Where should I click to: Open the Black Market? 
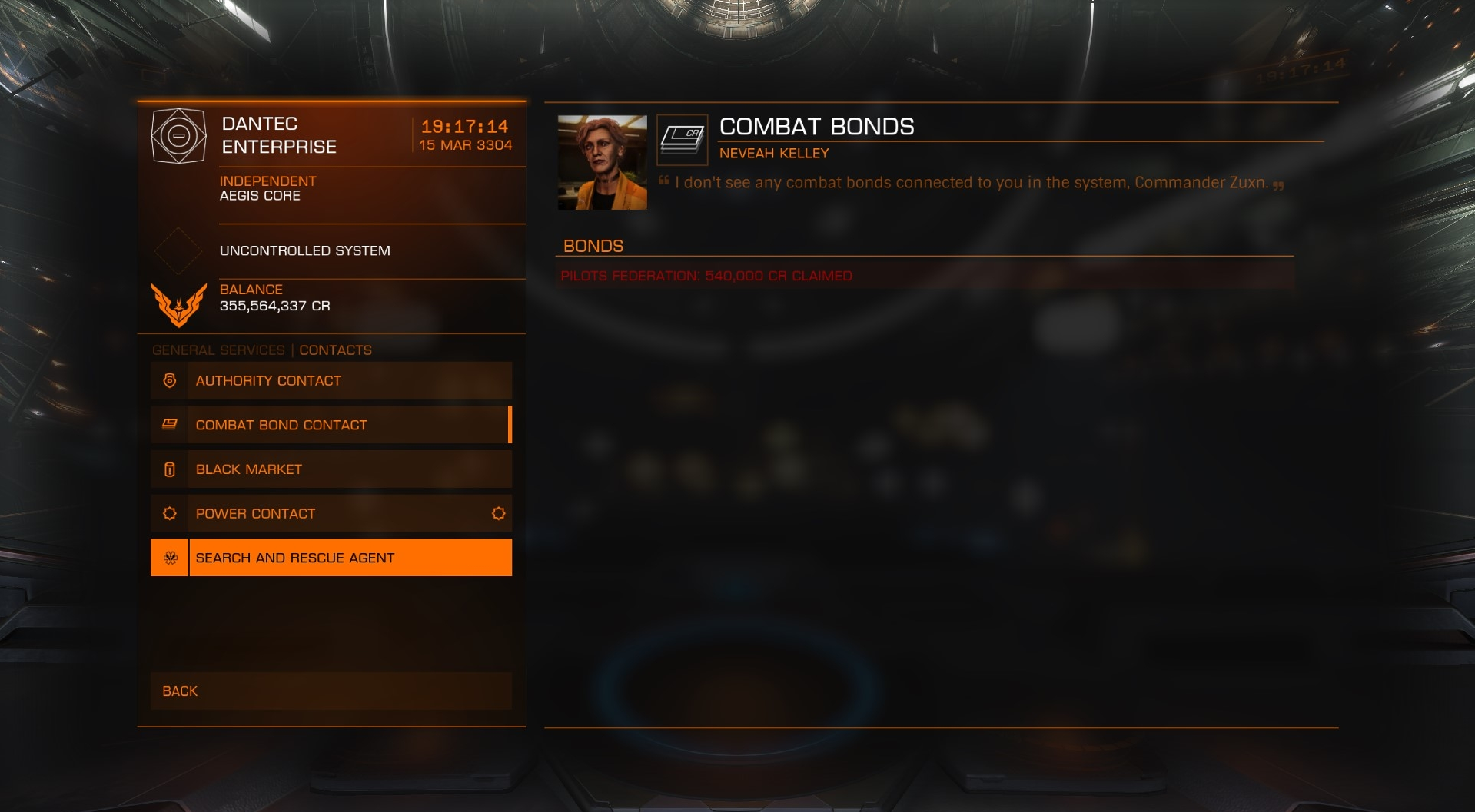(331, 469)
